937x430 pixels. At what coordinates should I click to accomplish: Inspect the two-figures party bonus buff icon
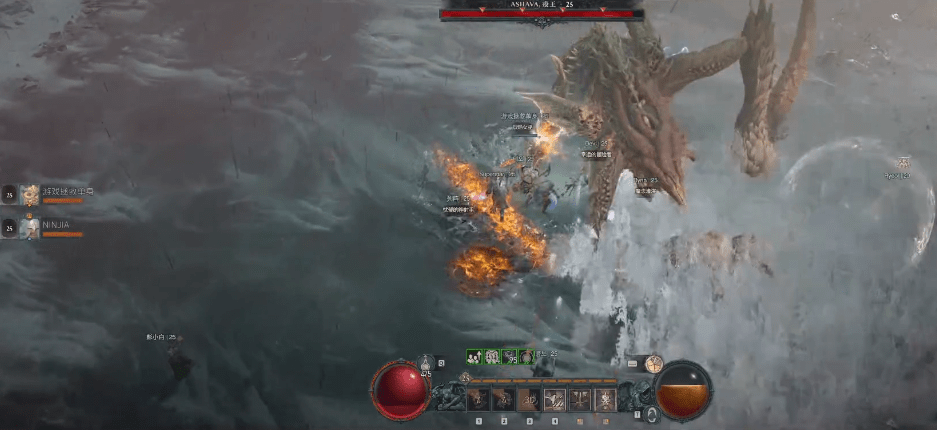pos(475,356)
